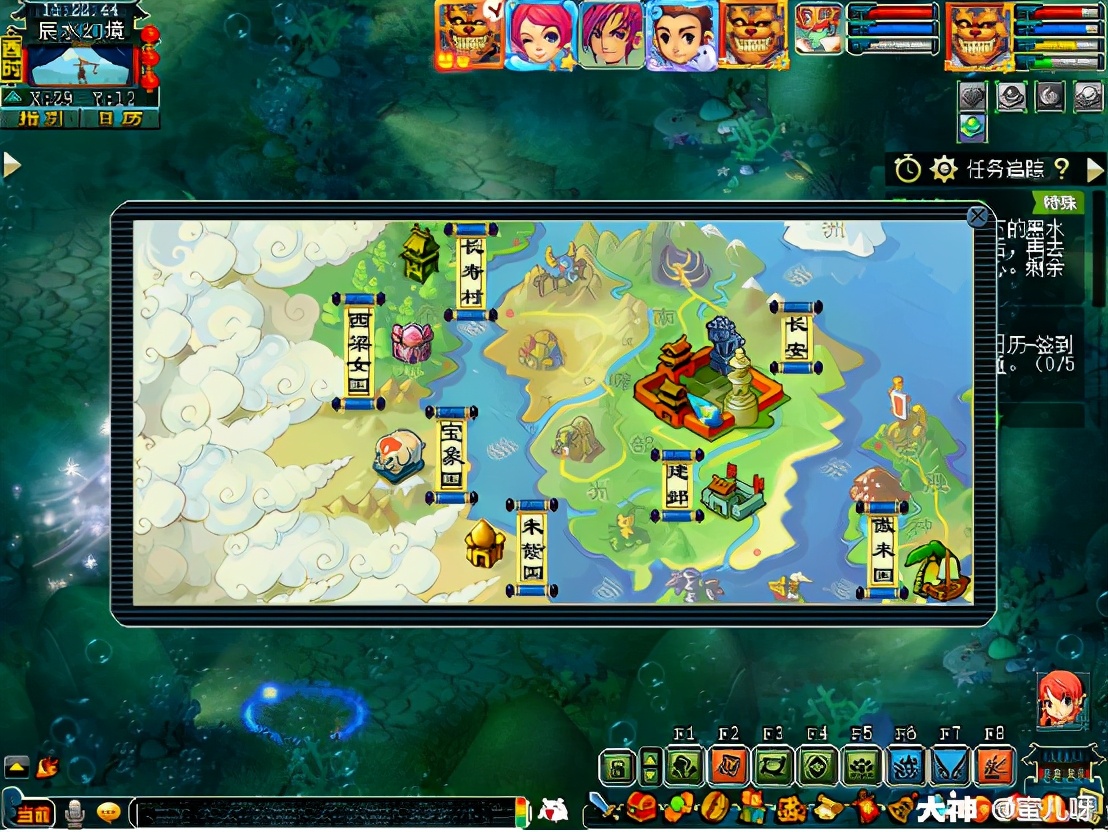Image resolution: width=1108 pixels, height=832 pixels.
Task: Select 宝象国 map destination
Action: pos(451,455)
